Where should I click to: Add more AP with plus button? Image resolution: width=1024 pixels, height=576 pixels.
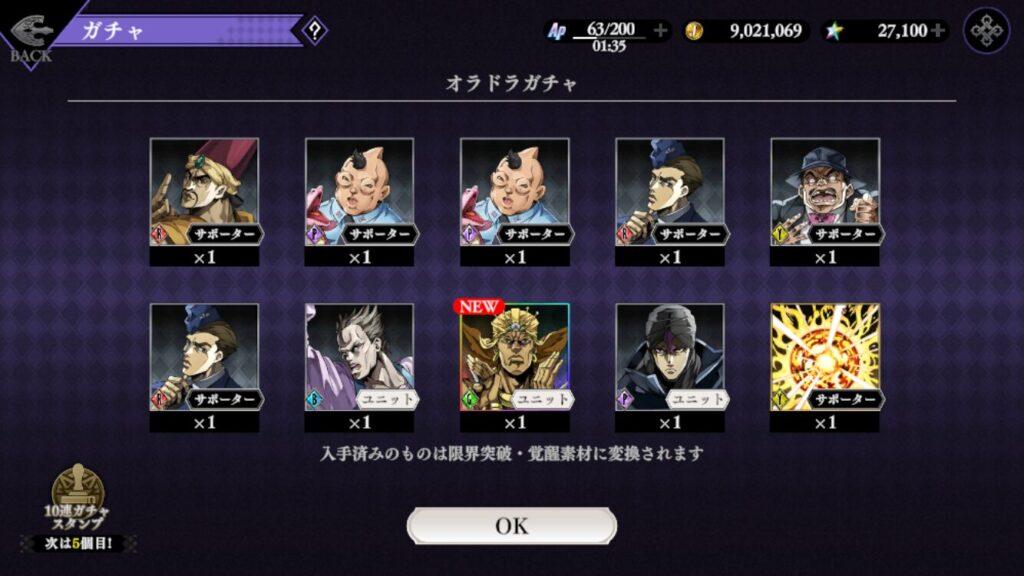coord(660,30)
